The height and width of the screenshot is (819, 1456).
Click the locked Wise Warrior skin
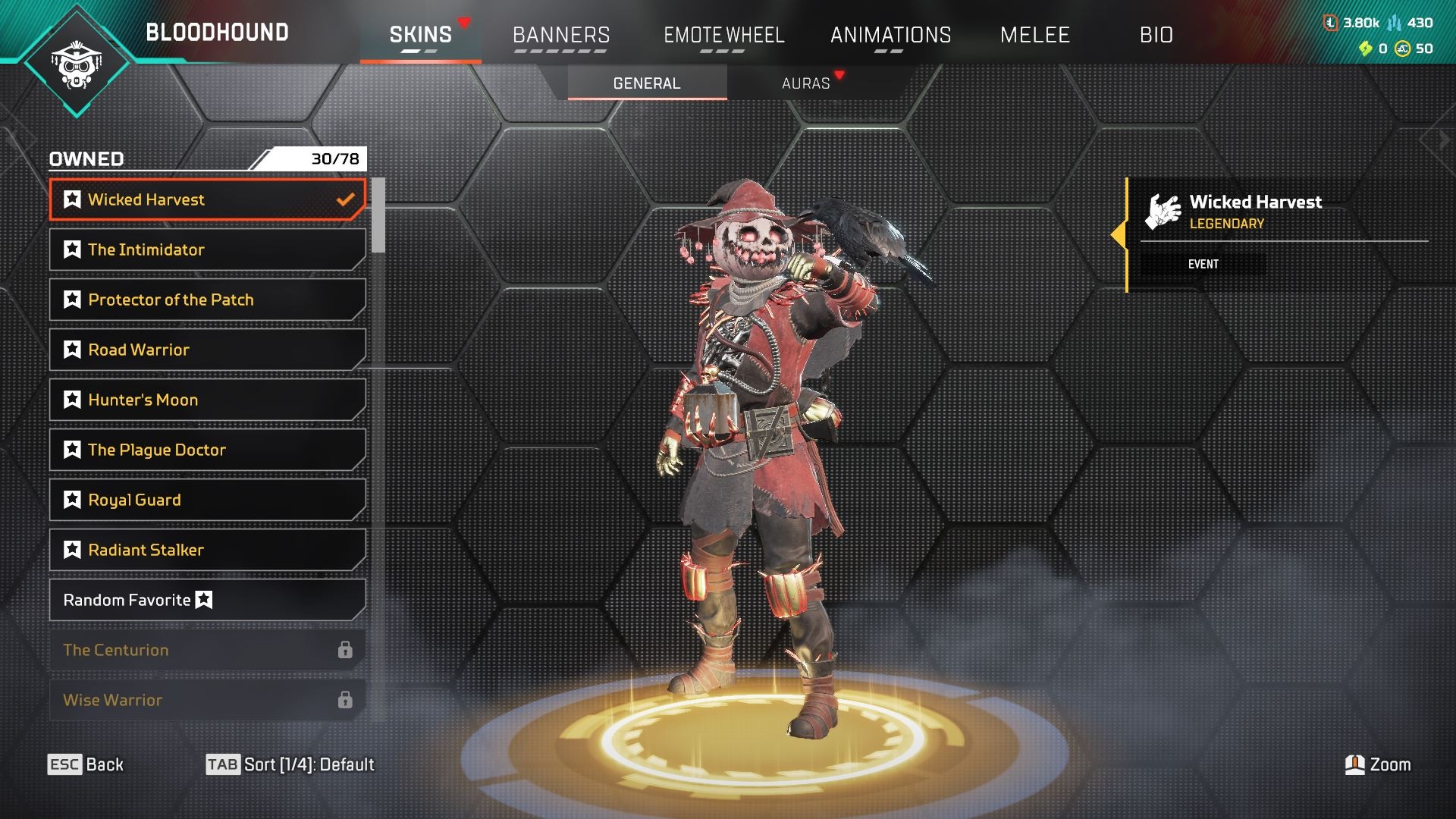coord(207,700)
